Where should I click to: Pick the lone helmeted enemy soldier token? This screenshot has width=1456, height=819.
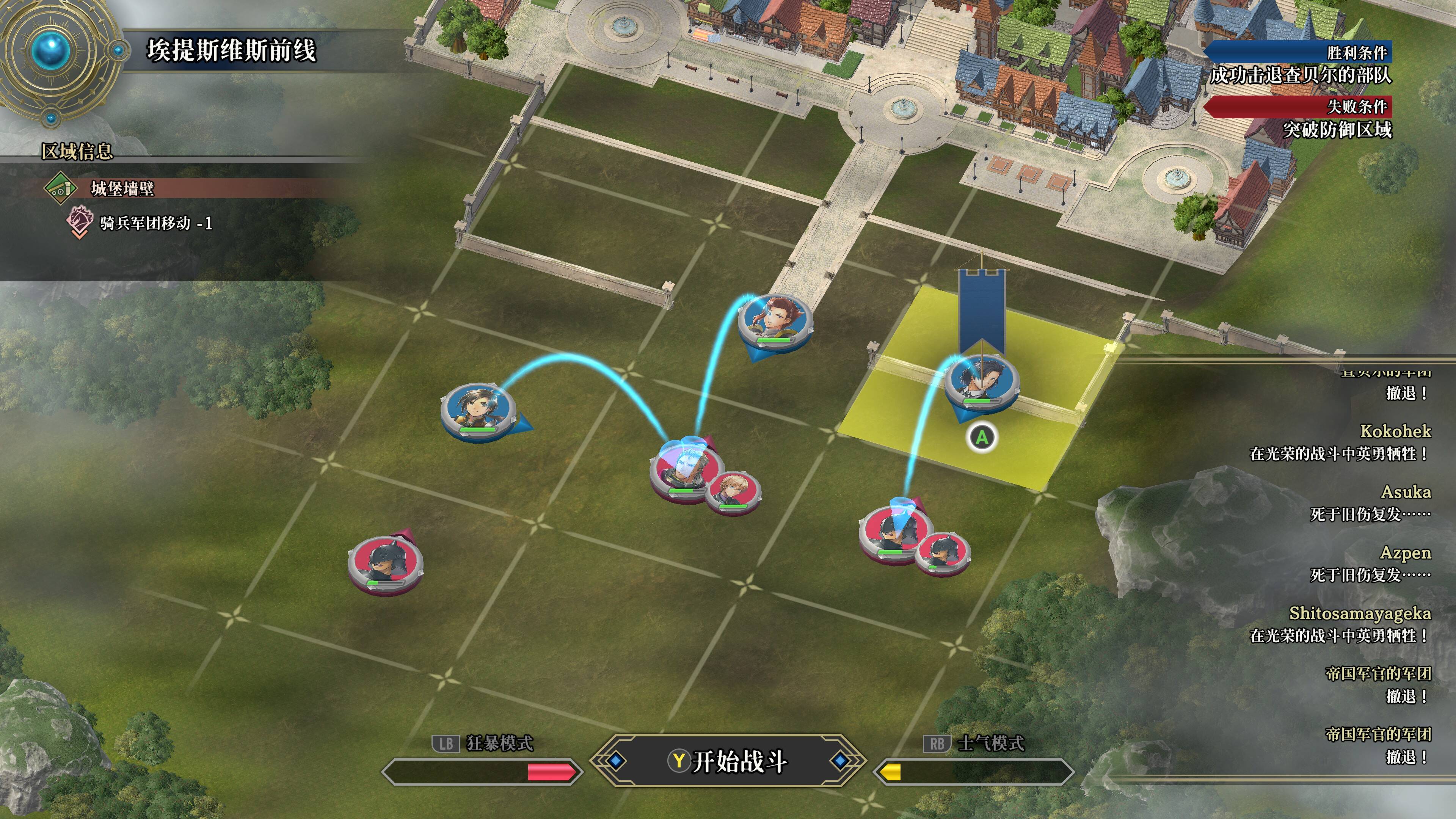click(x=385, y=563)
